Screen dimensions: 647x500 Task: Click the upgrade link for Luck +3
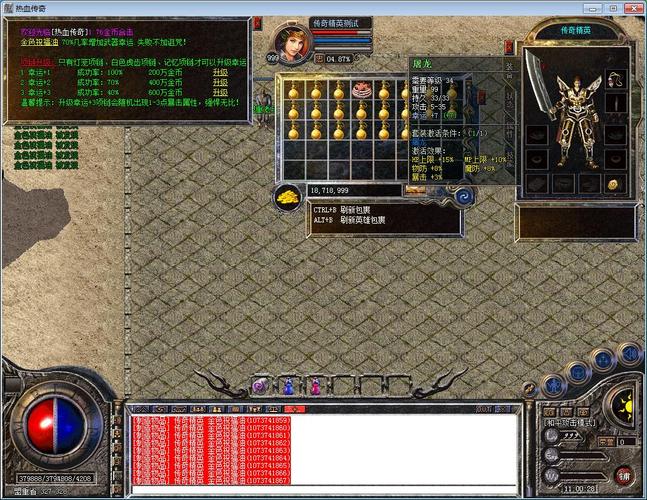click(219, 90)
